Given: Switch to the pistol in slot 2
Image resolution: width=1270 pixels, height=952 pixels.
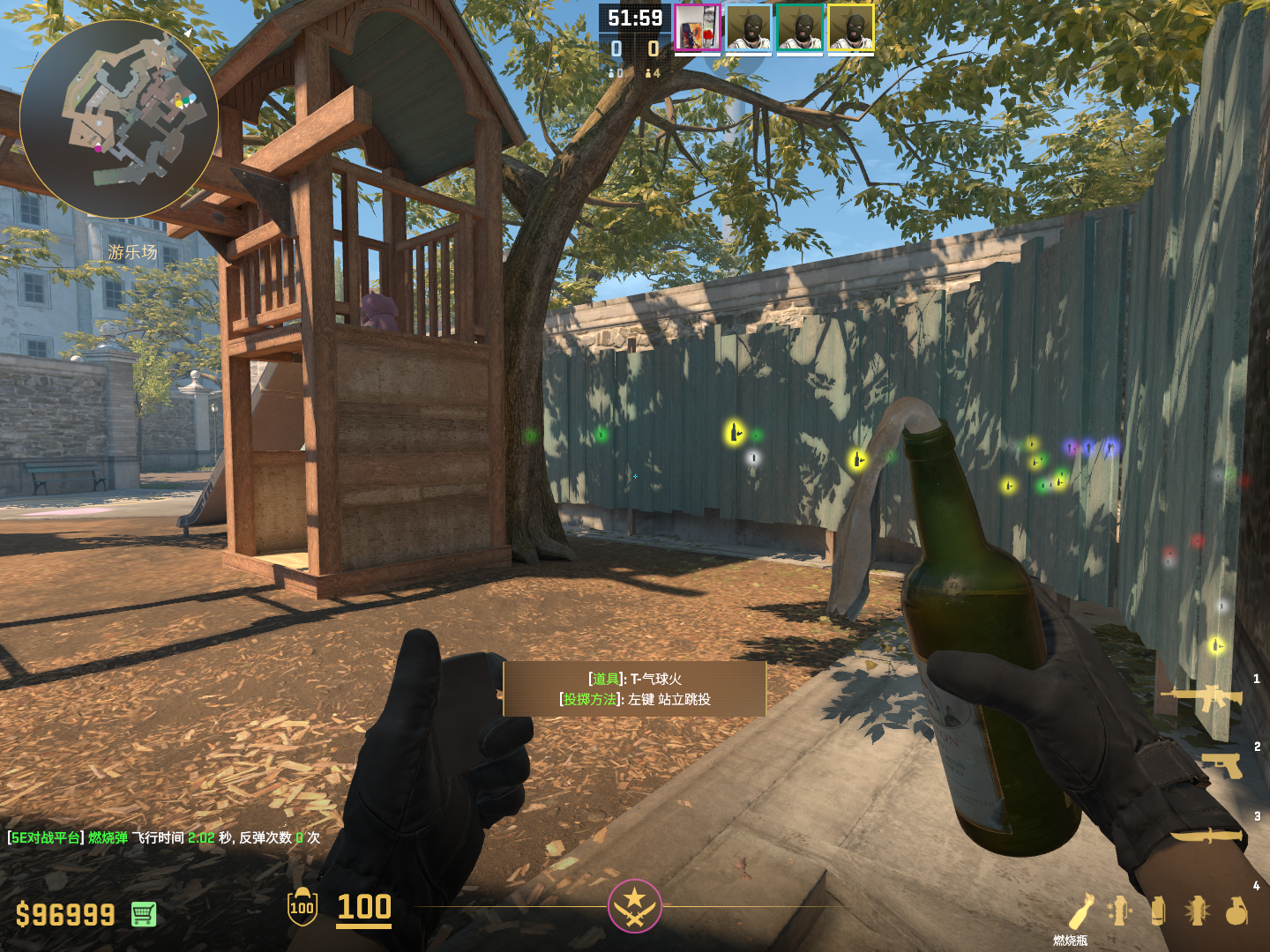Looking at the screenshot, I should (1222, 765).
